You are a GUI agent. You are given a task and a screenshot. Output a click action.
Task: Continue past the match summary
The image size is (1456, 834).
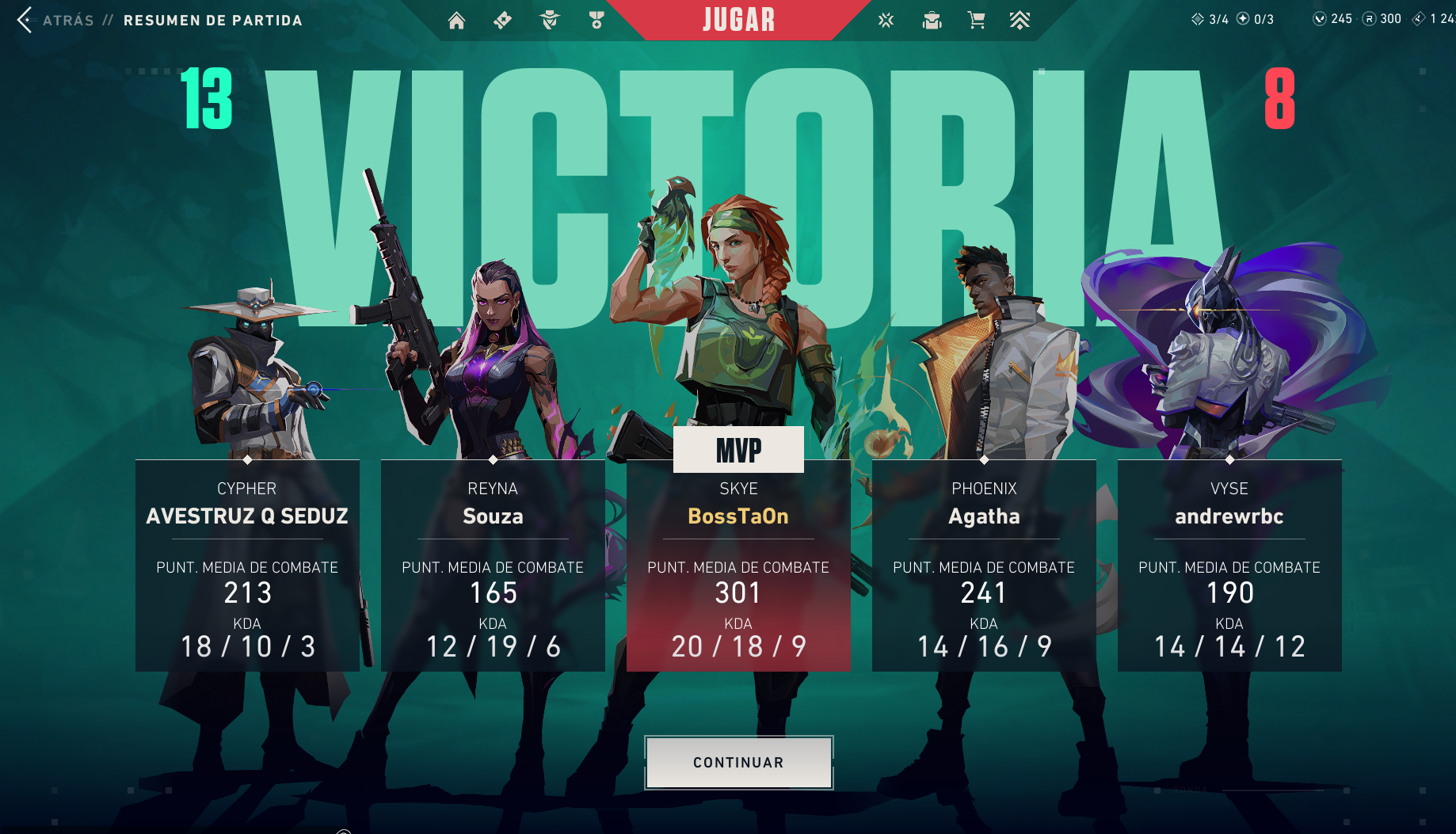point(738,762)
